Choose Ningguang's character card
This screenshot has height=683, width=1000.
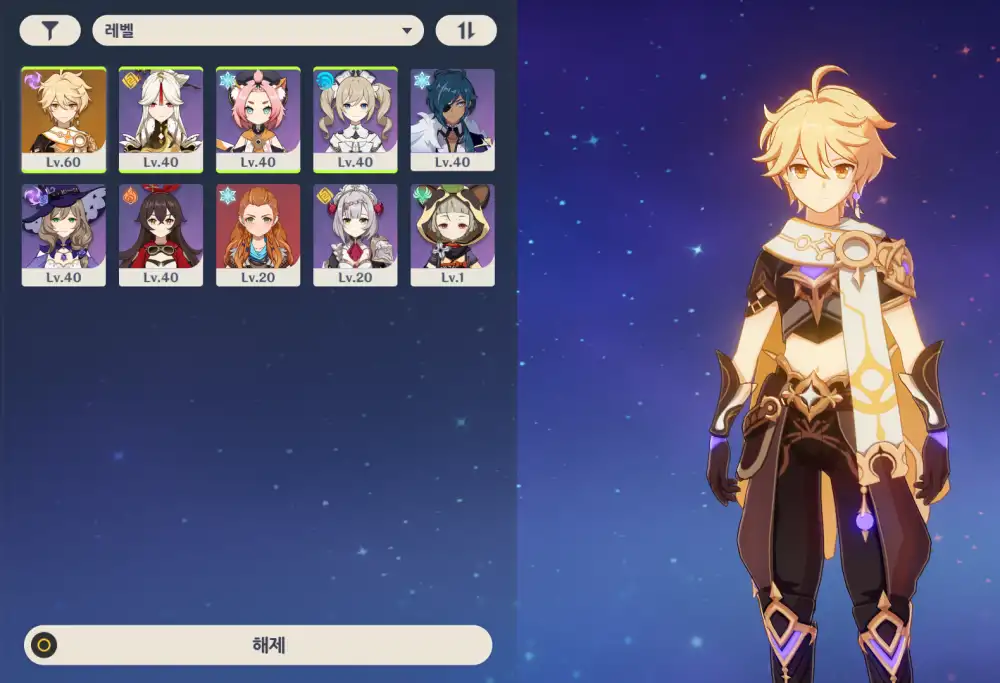[x=161, y=120]
